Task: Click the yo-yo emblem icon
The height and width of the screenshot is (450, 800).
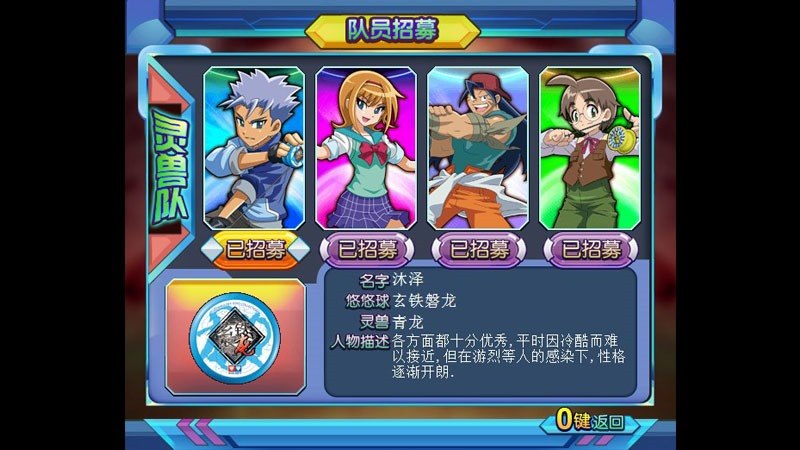Action: (236, 337)
